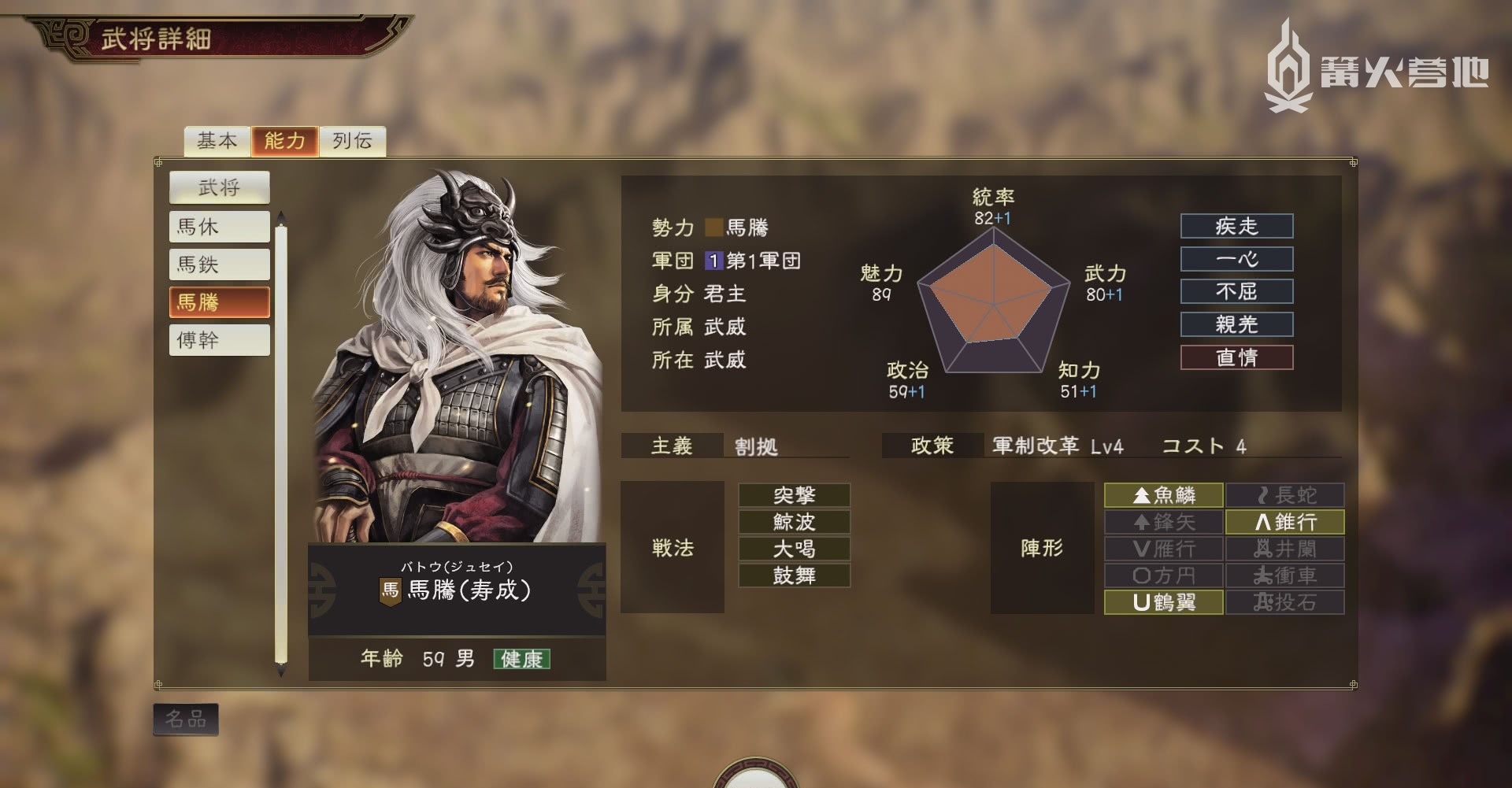Select the 突撃 tactic entry
Viewport: 1512px width, 788px height.
point(793,494)
